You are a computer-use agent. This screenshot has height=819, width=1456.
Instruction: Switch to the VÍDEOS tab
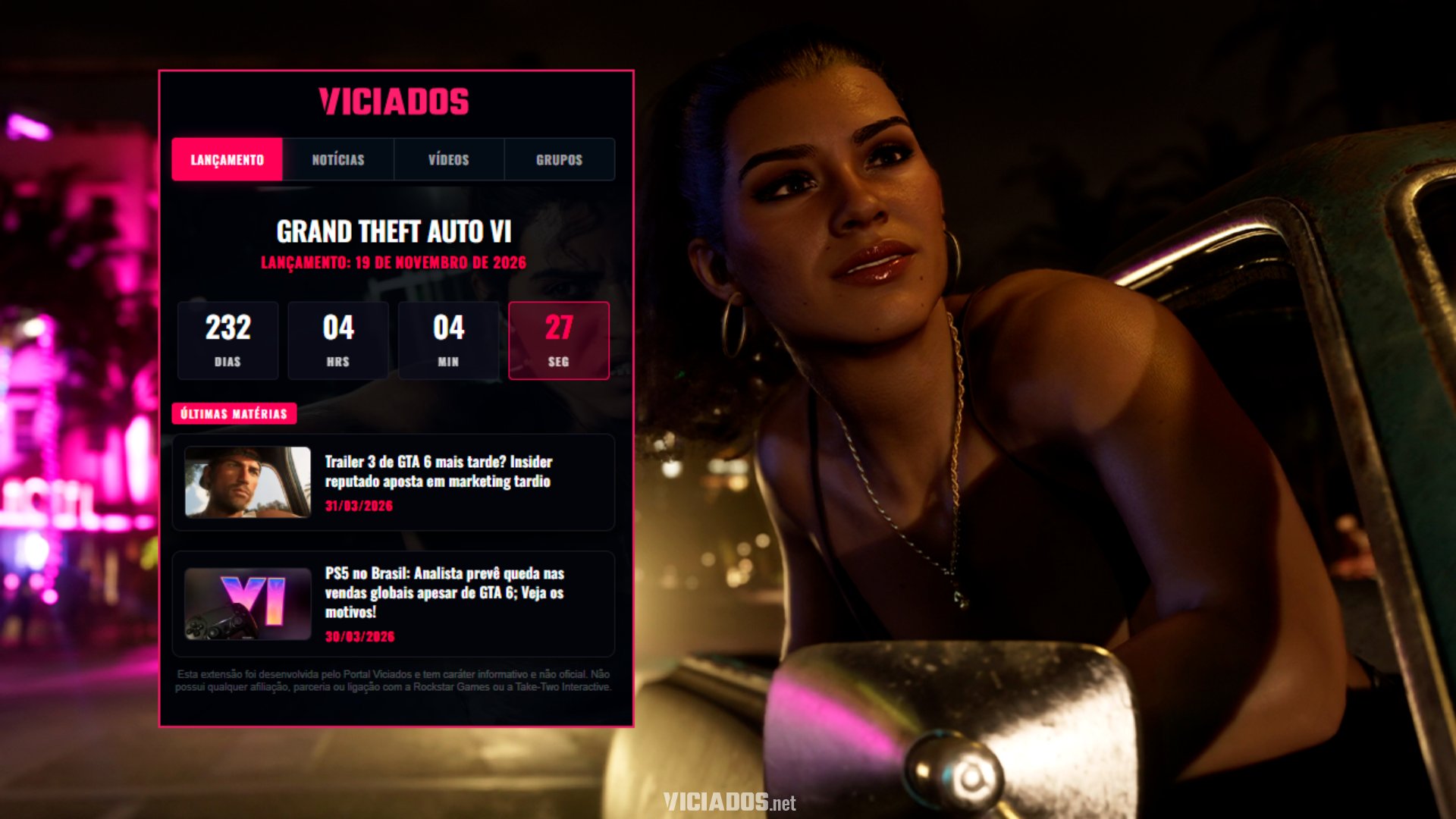coord(449,159)
